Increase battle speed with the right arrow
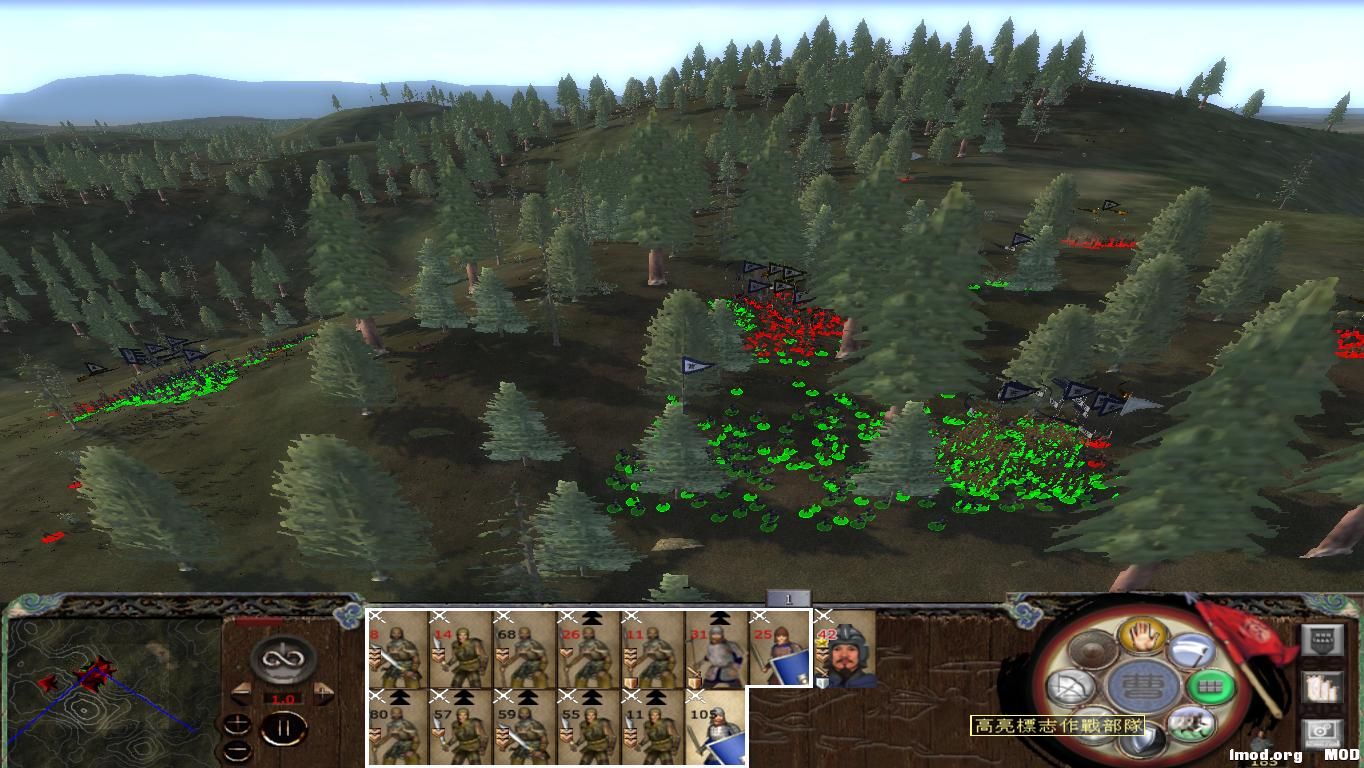The width and height of the screenshot is (1364, 768). click(x=323, y=691)
